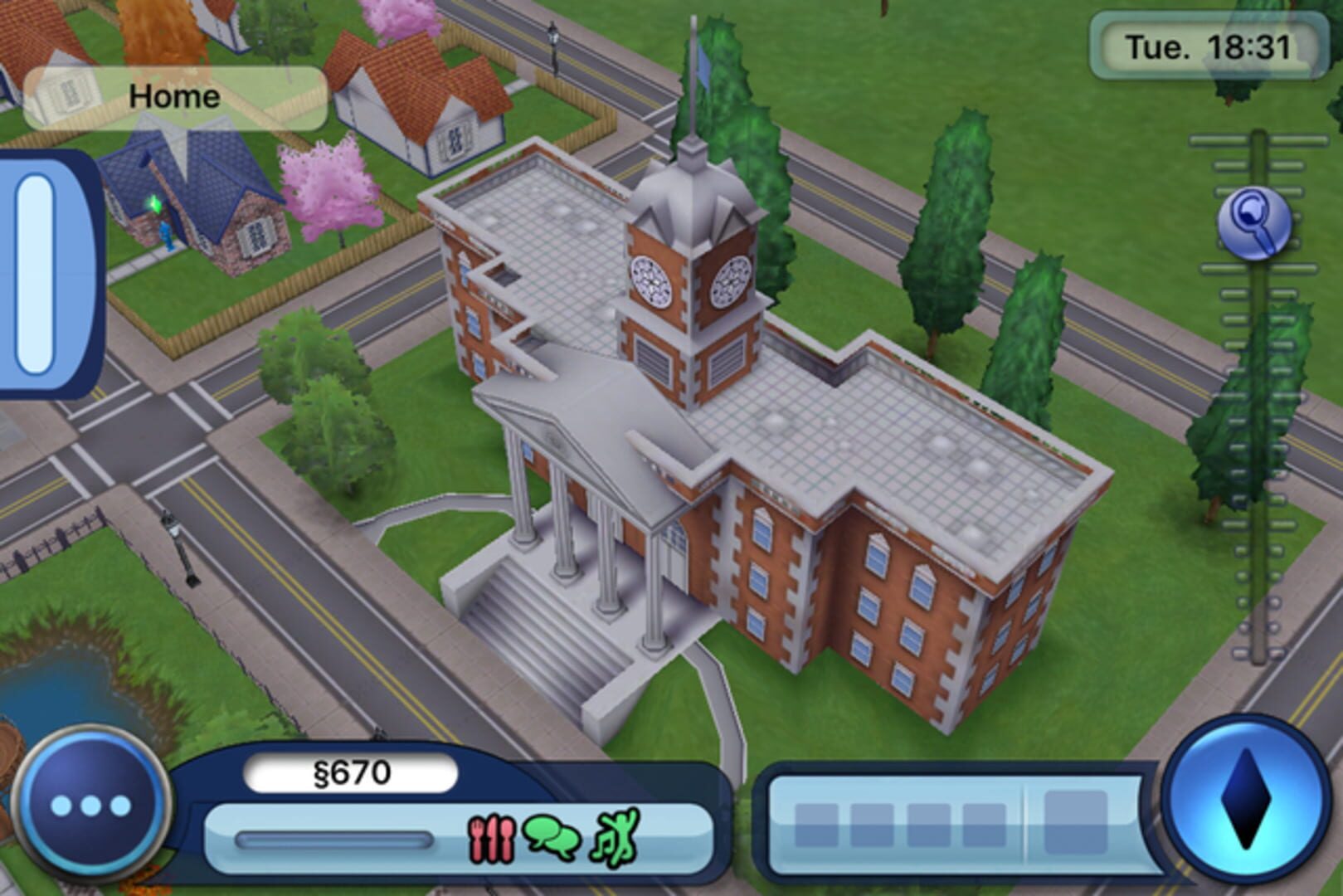Screen dimensions: 1343x896
Task: Select the large inventory slot on the right
Action: click(x=1076, y=821)
